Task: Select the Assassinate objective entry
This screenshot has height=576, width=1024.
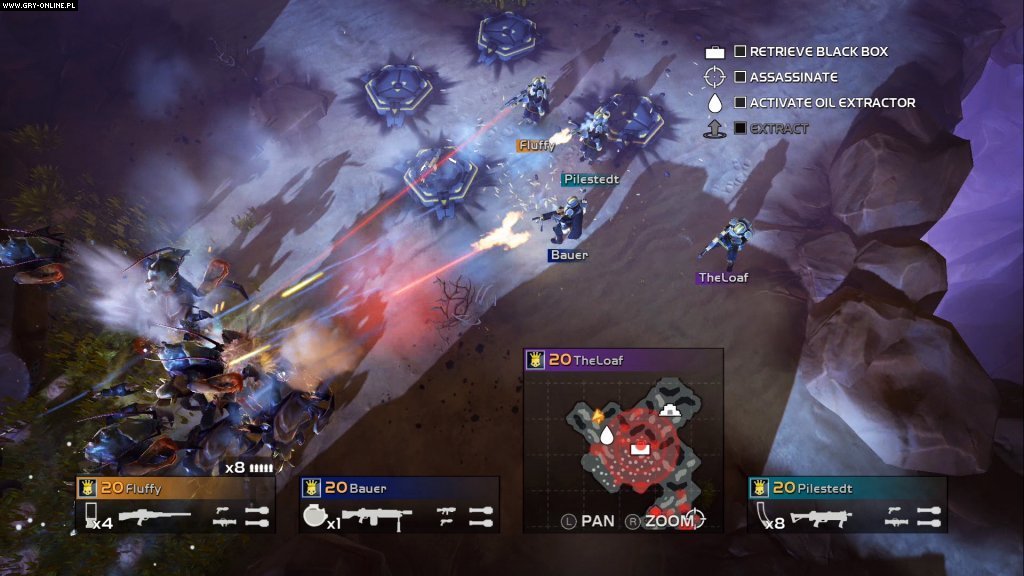Action: point(793,77)
